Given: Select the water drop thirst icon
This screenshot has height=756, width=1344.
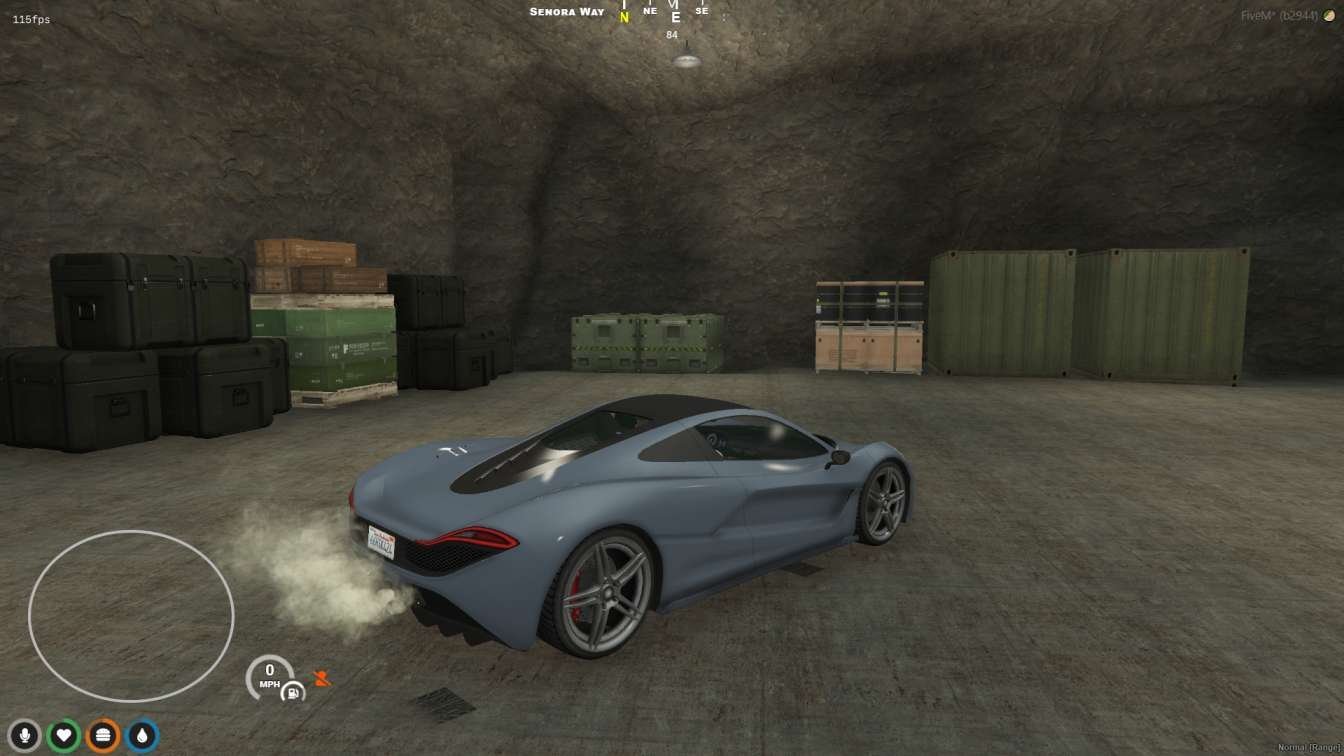Looking at the screenshot, I should tap(142, 736).
